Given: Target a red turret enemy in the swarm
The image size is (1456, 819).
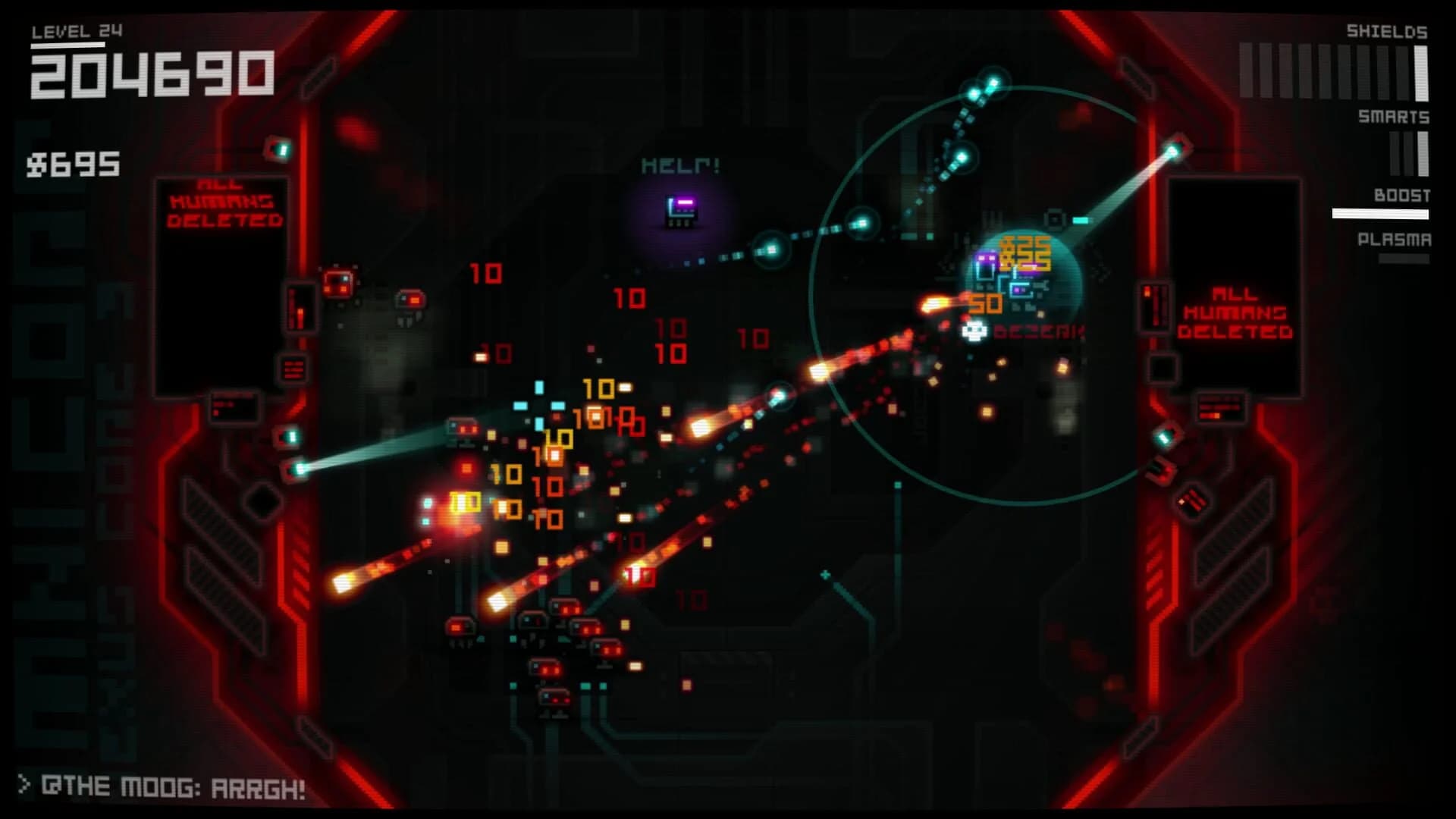Looking at the screenshot, I should [x=463, y=427].
